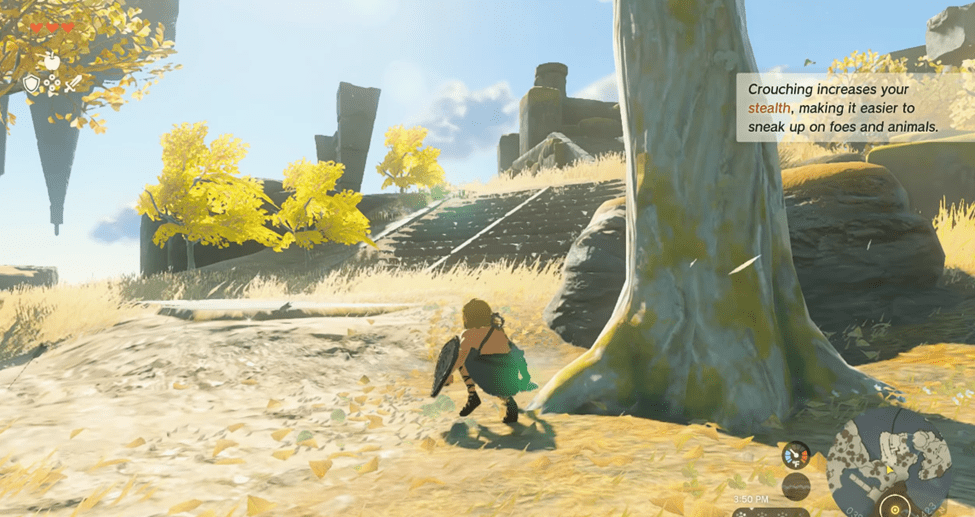Open the circular minimap
The width and height of the screenshot is (975, 517).
pos(889,463)
